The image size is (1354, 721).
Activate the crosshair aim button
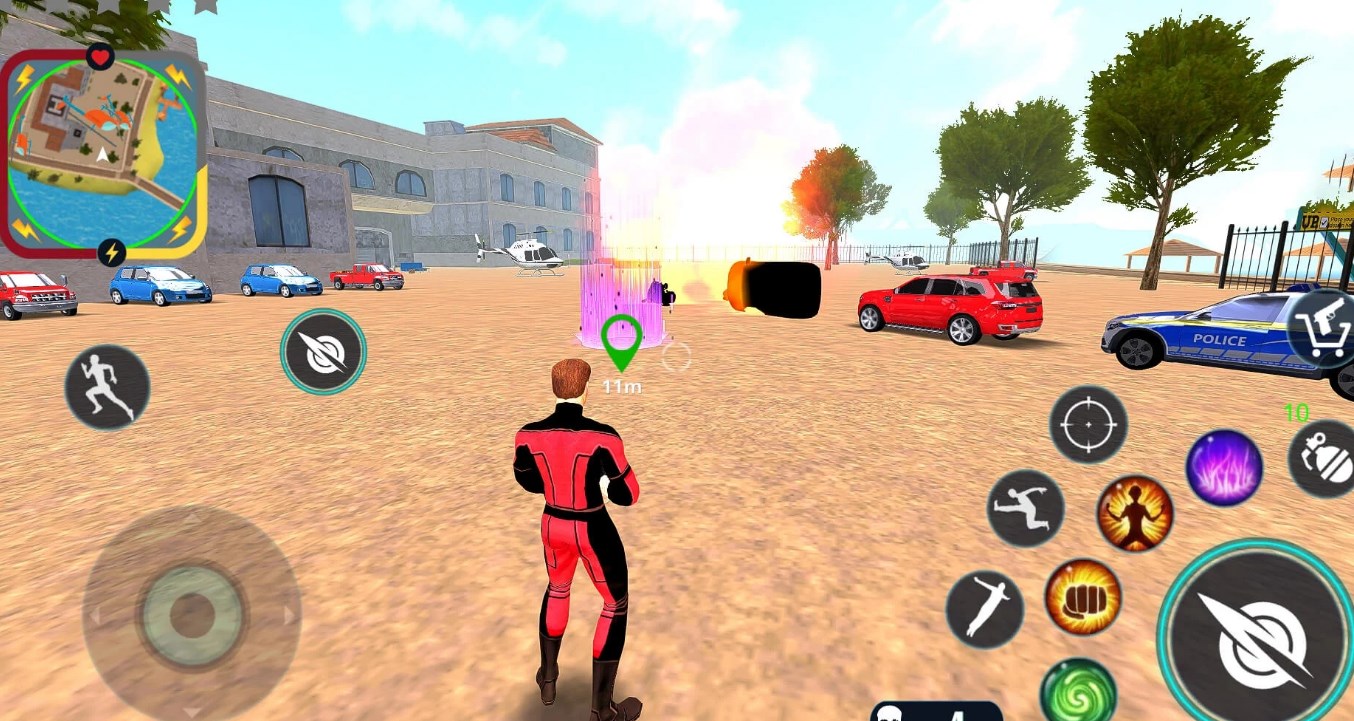pyautogui.click(x=1088, y=425)
